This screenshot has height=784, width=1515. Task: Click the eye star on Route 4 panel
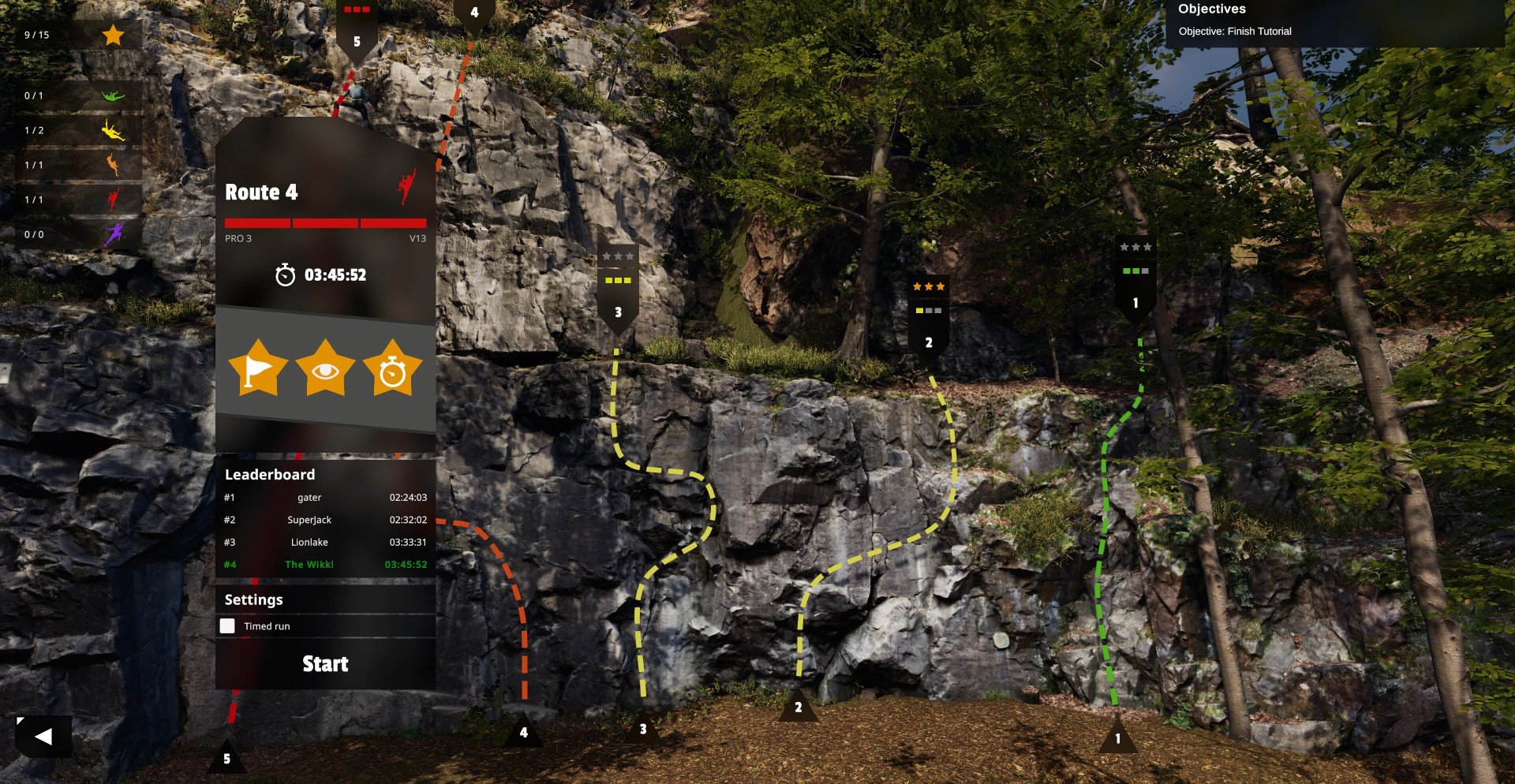click(x=325, y=368)
